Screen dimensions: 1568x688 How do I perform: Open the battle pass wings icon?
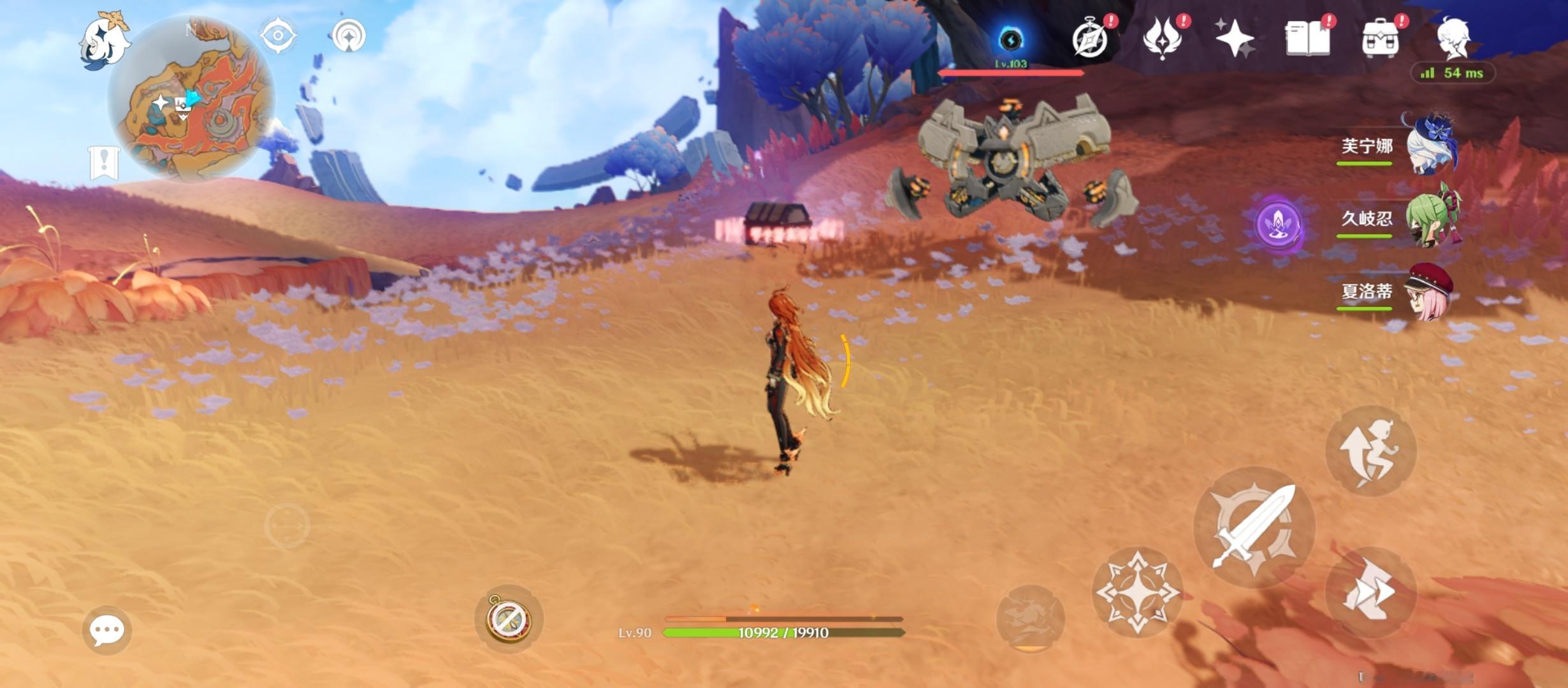tap(1163, 38)
